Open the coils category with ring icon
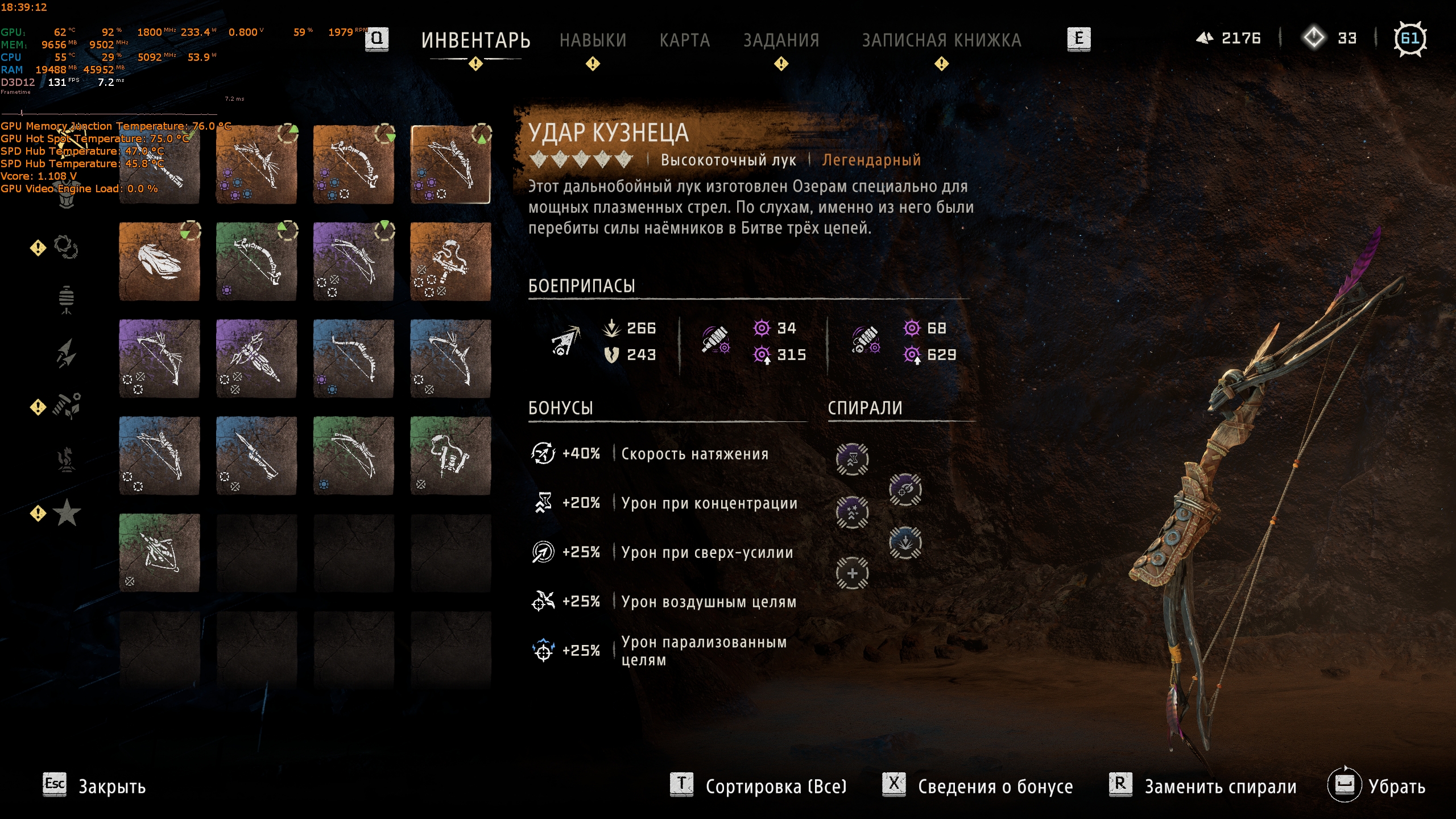This screenshot has height=819, width=1456. pyautogui.click(x=66, y=247)
